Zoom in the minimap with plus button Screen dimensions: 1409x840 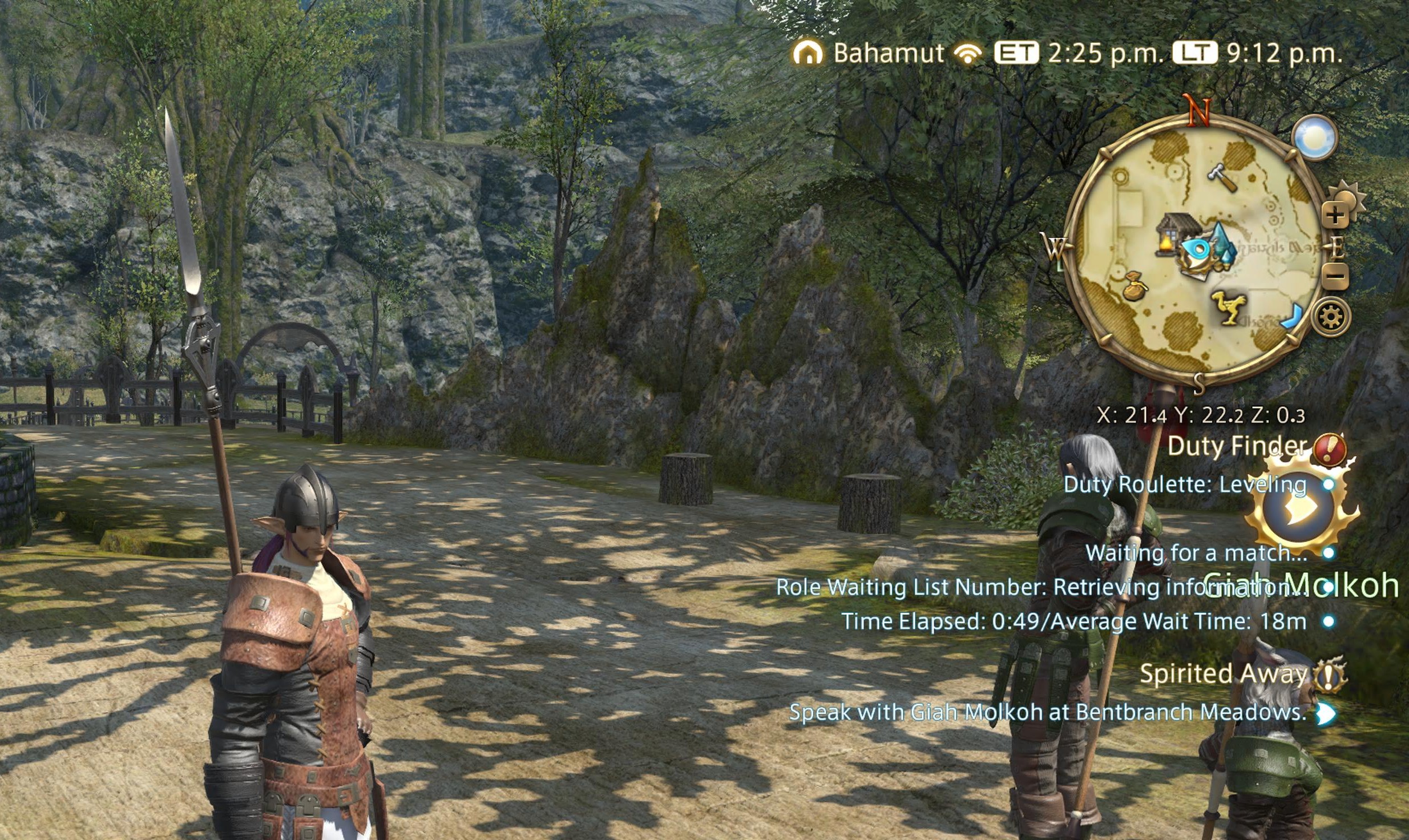tap(1335, 216)
